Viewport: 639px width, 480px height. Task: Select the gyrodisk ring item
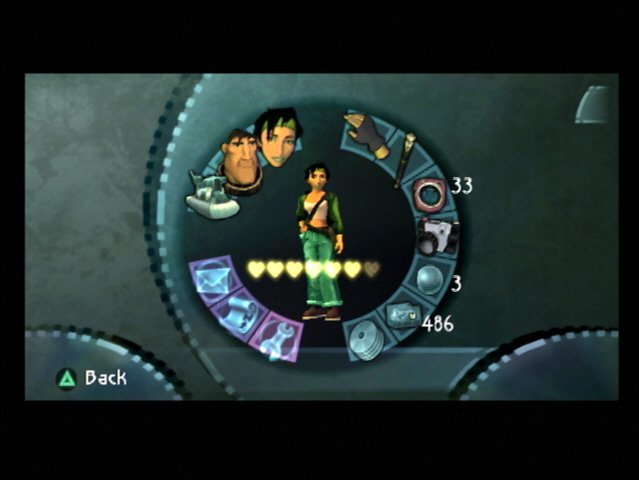tap(429, 193)
